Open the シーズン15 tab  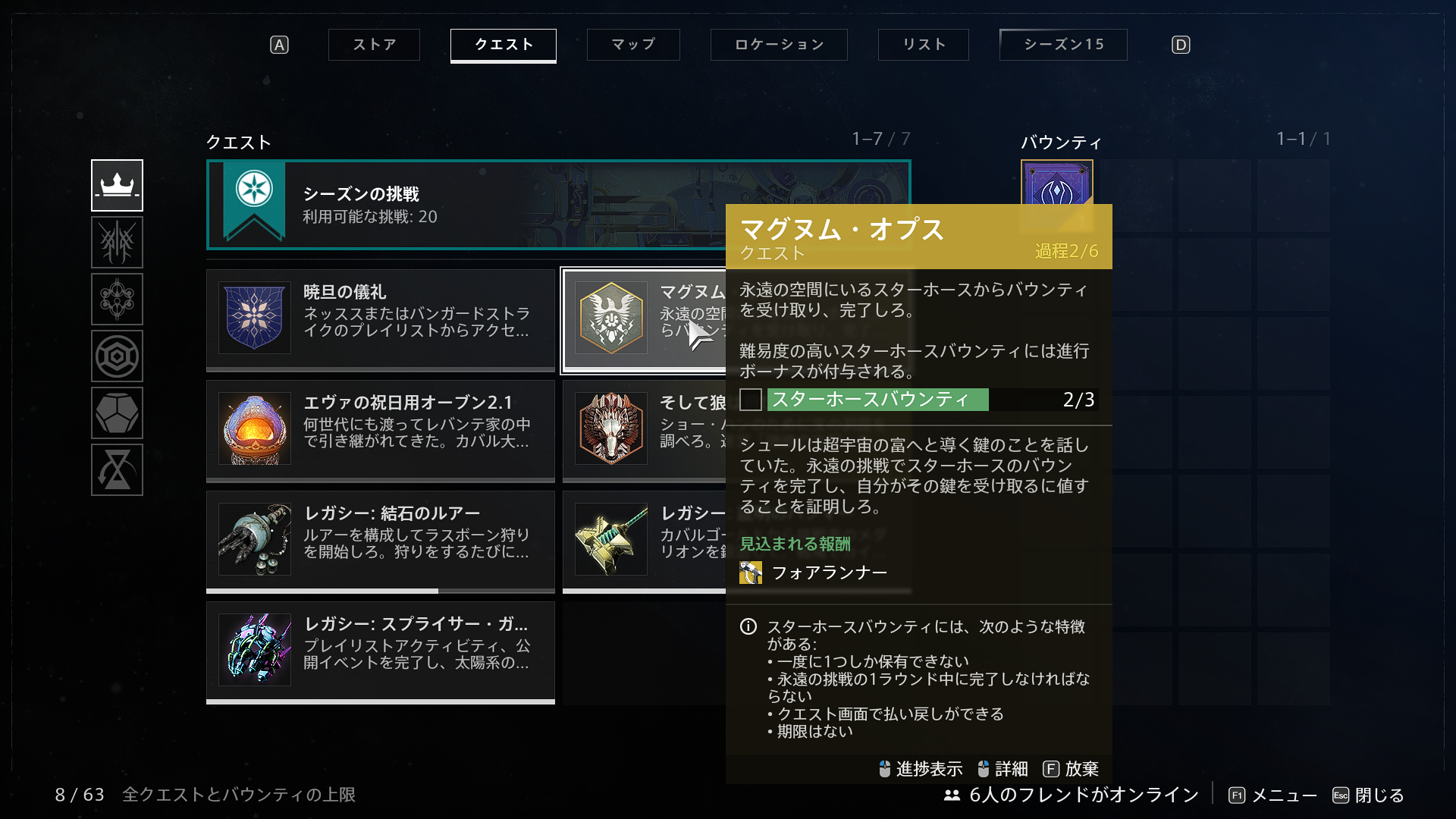[1063, 45]
